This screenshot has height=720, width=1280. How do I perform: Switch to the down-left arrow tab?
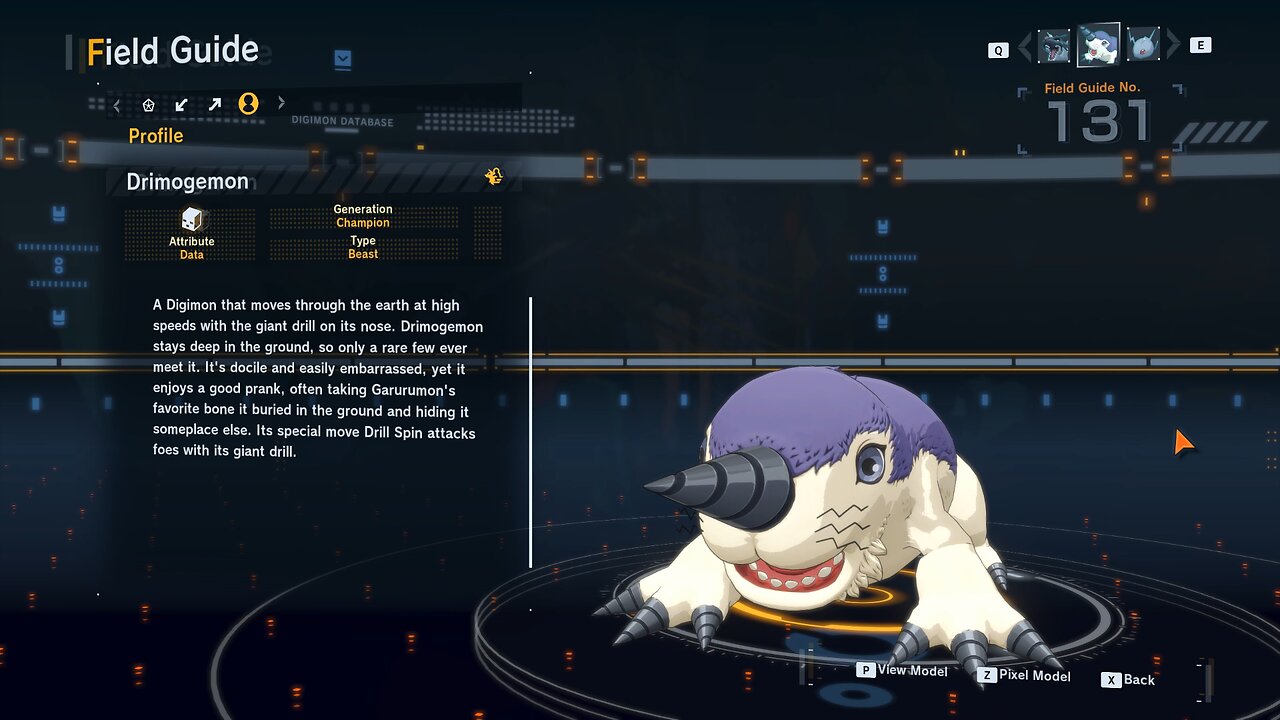click(x=181, y=104)
